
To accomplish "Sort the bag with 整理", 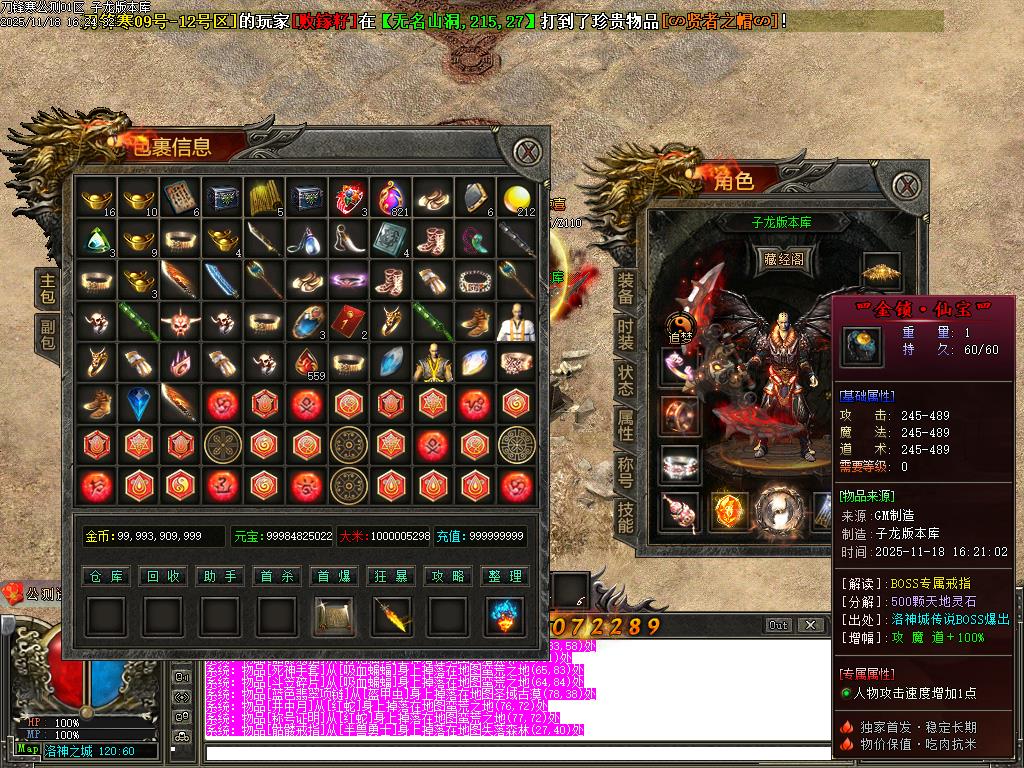I will [505, 577].
